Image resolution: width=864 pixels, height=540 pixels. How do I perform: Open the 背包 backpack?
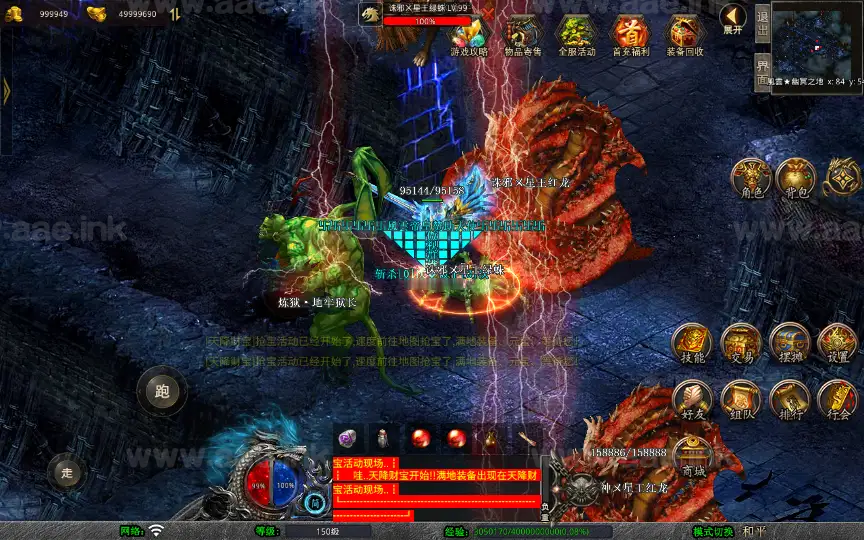797,178
